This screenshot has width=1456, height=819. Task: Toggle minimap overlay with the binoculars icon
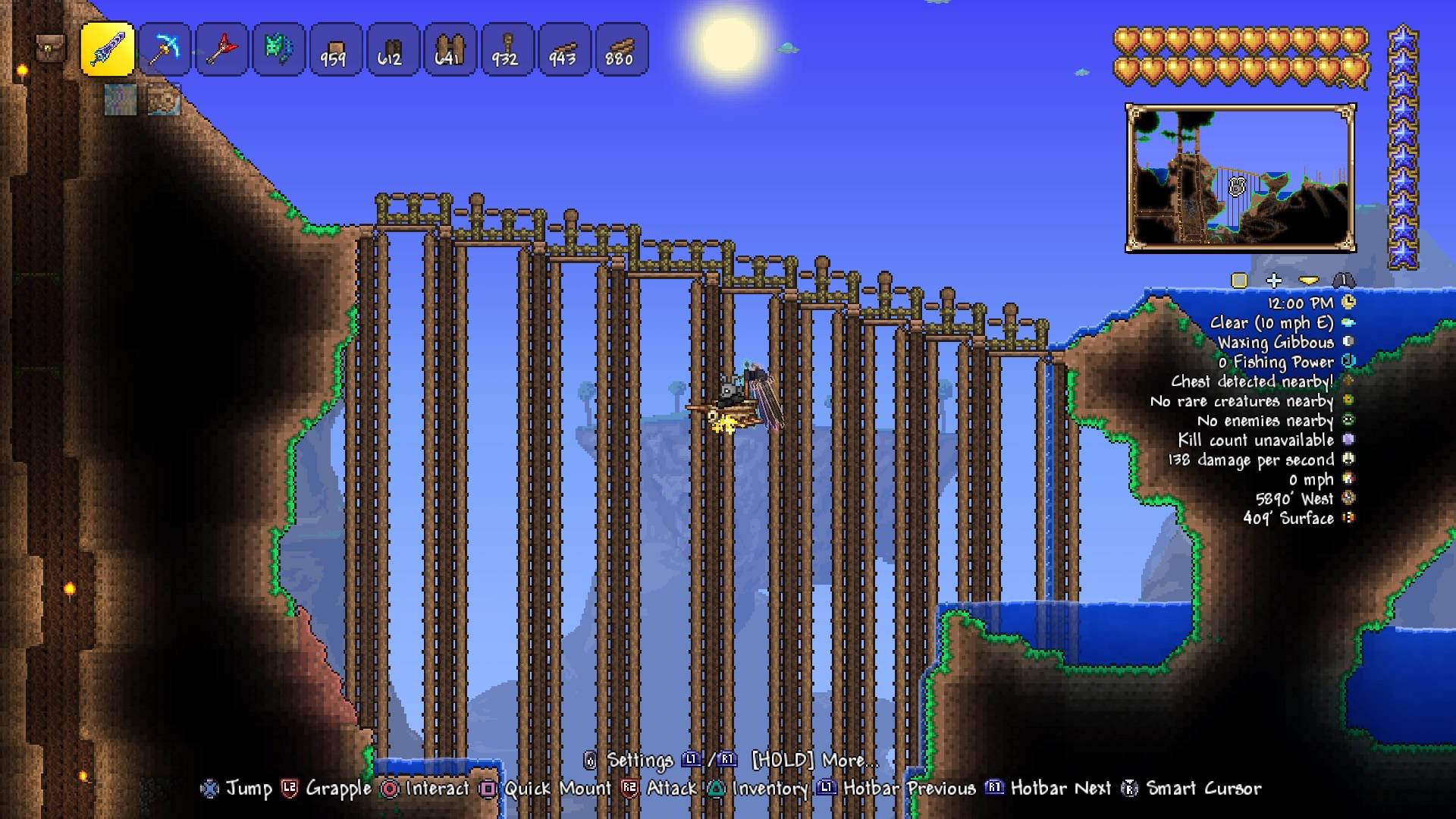(x=1344, y=280)
